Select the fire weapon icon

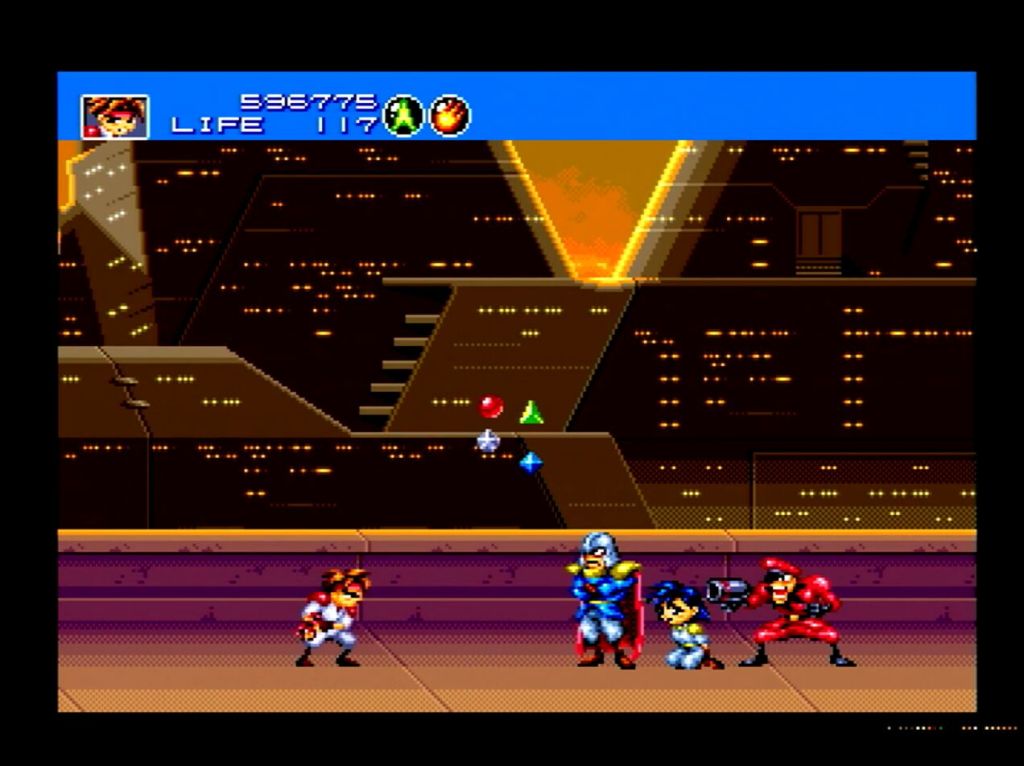tap(450, 115)
